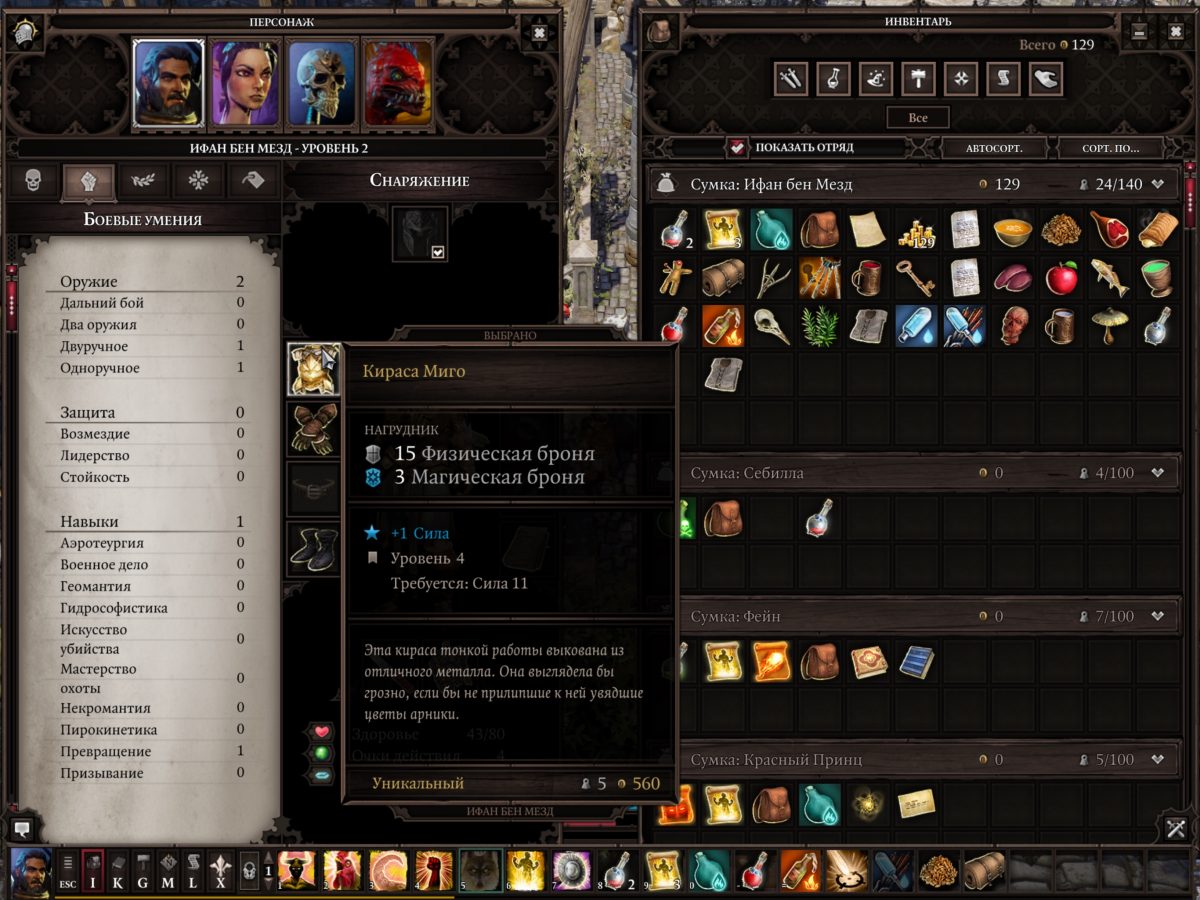Select Fane's skull portrait
Image resolution: width=1200 pixels, height=900 pixels.
pyautogui.click(x=321, y=82)
